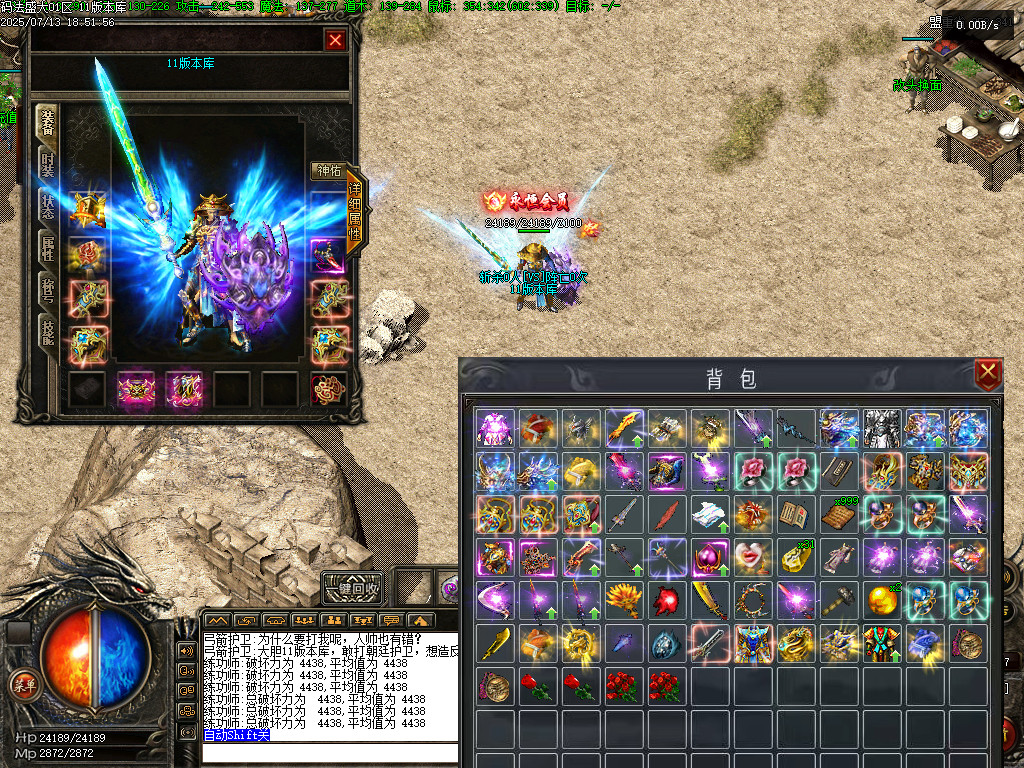
Task: Open the 技能 skills tab
Action: (47, 333)
